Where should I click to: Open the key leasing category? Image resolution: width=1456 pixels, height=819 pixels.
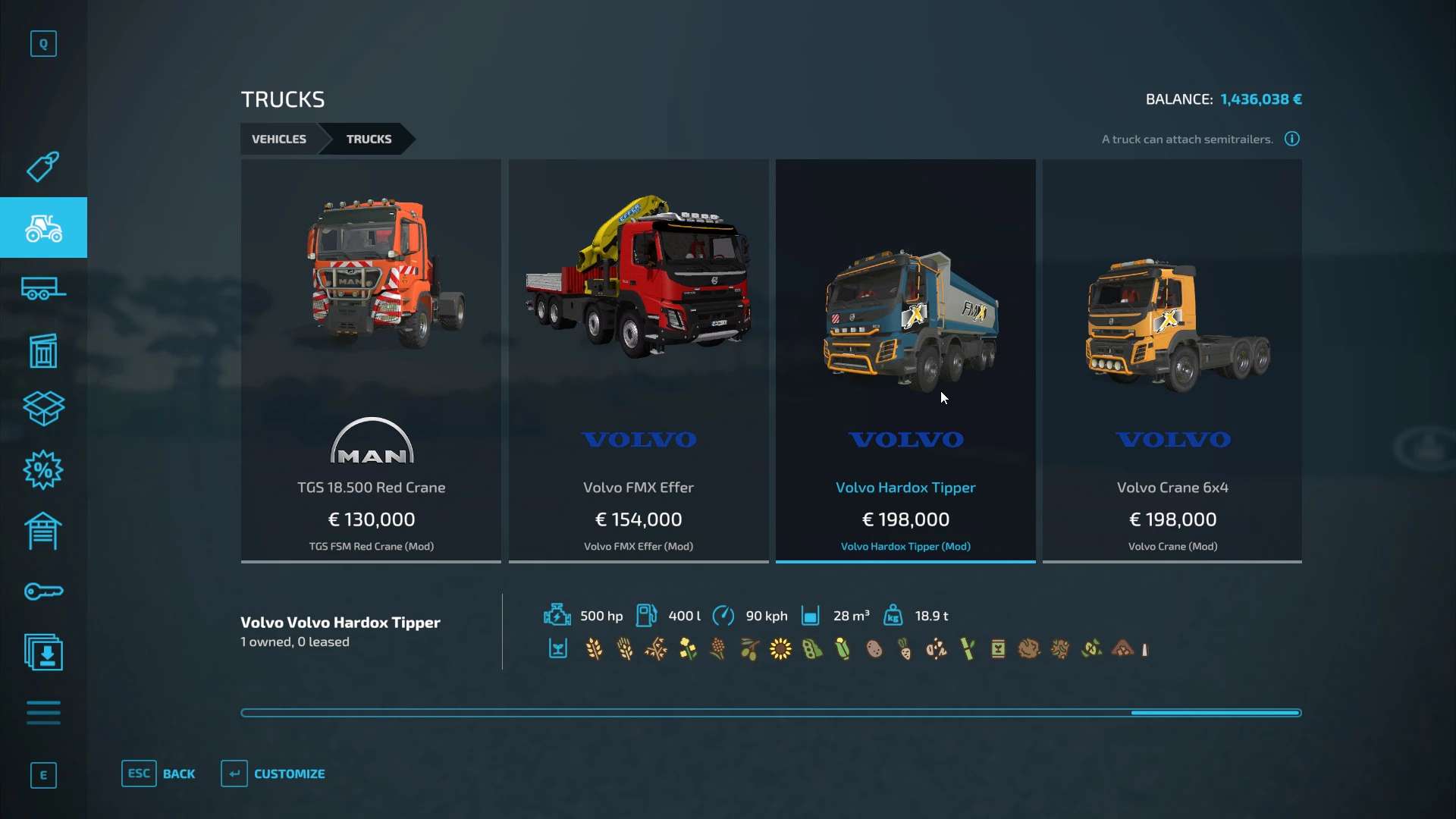[x=43, y=591]
